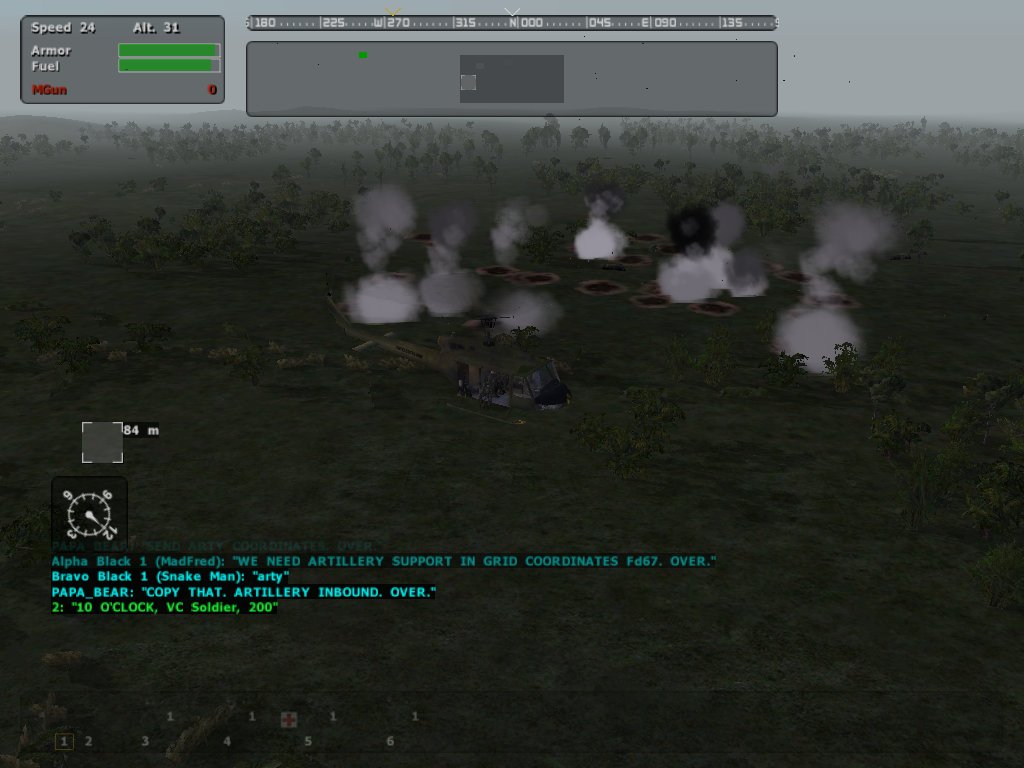The image size is (1024, 768).
Task: Click the red cross medic icon
Action: tap(289, 720)
